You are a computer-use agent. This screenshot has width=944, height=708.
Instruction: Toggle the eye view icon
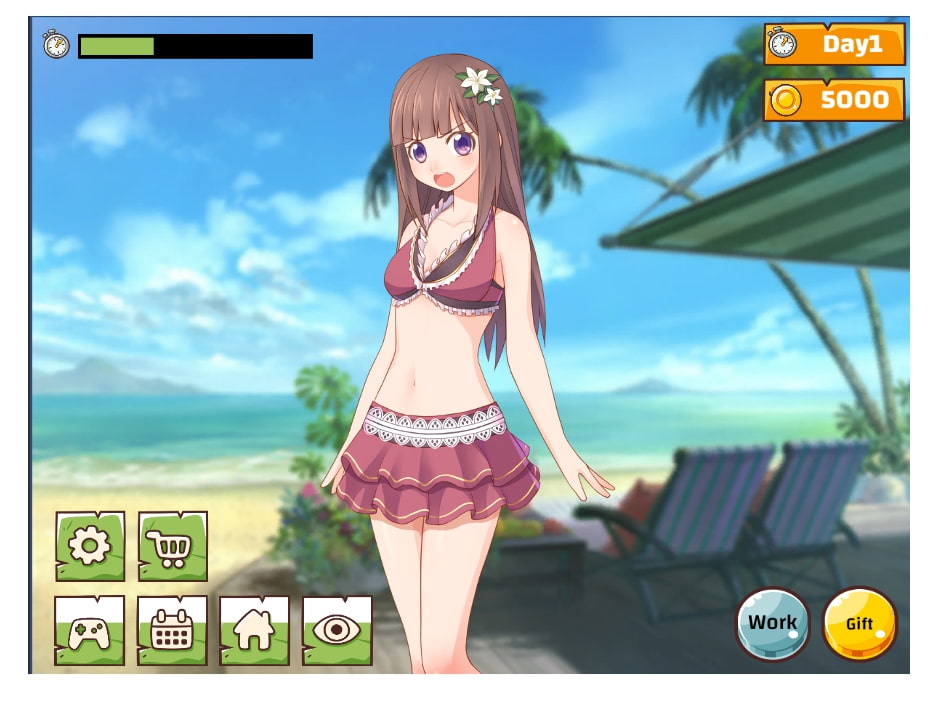pos(337,630)
